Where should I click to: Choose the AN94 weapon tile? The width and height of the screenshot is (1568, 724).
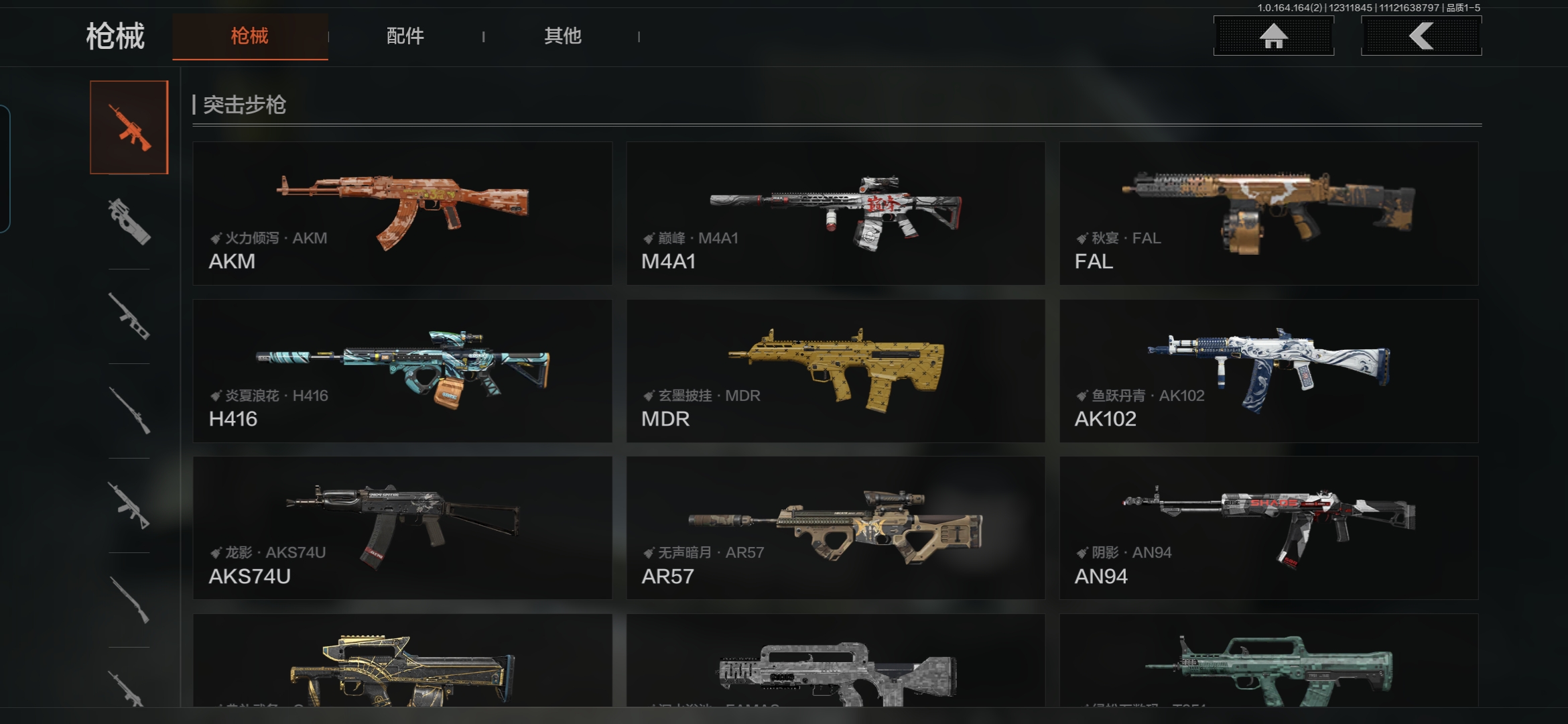coord(1268,528)
